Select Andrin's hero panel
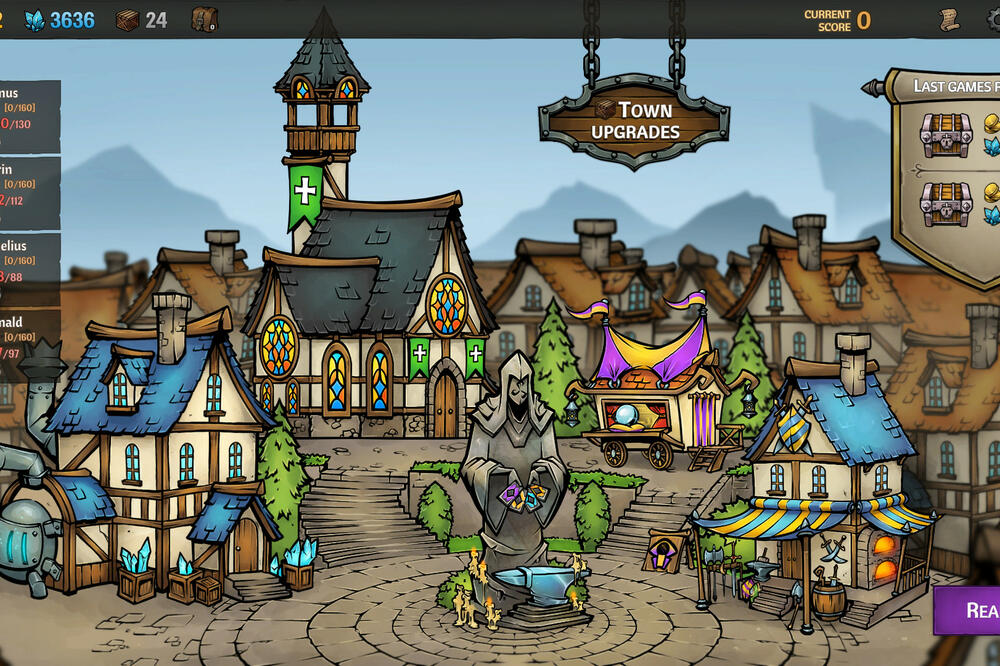Screen dimensions: 1000x666 (x=28, y=192)
